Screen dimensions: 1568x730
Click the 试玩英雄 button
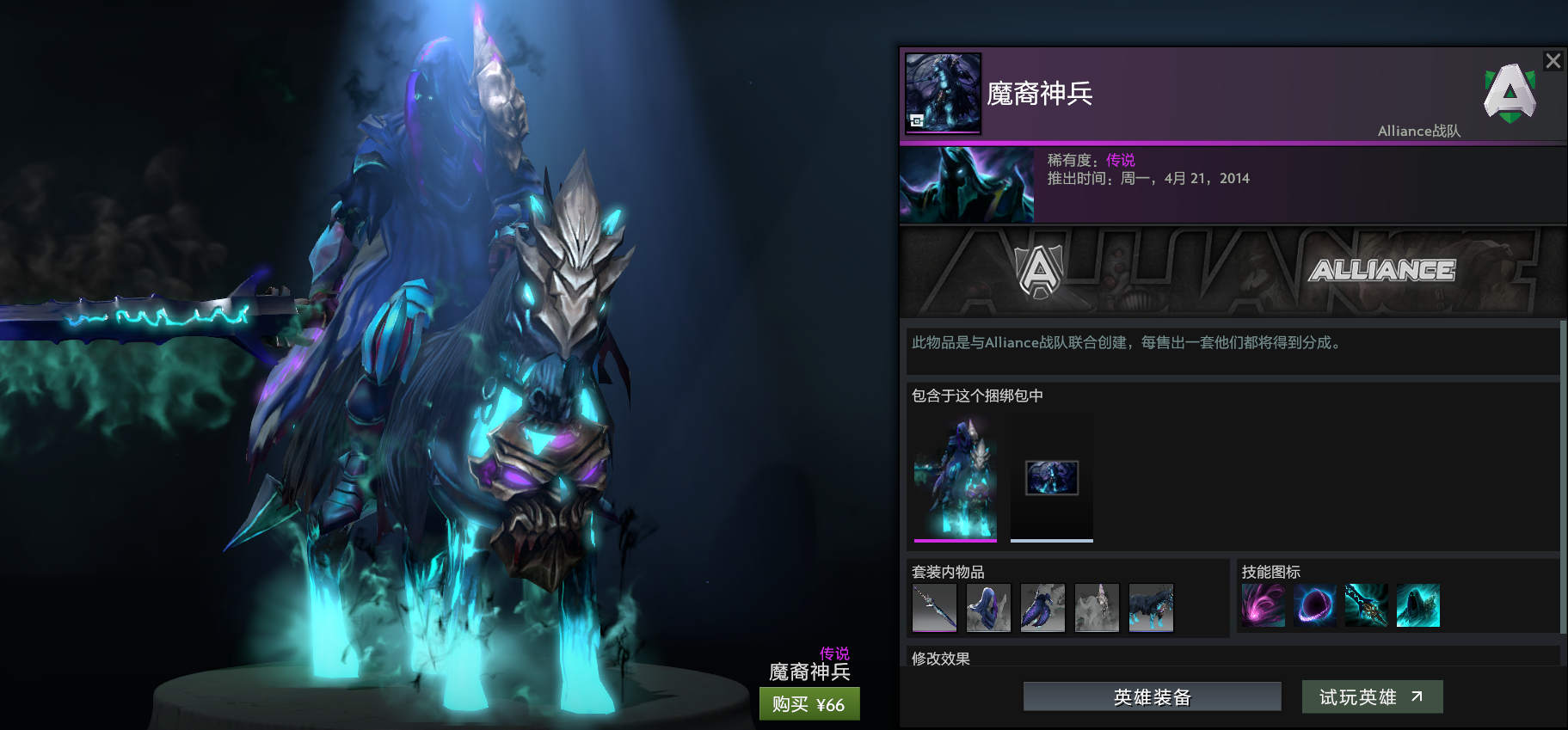point(1372,696)
